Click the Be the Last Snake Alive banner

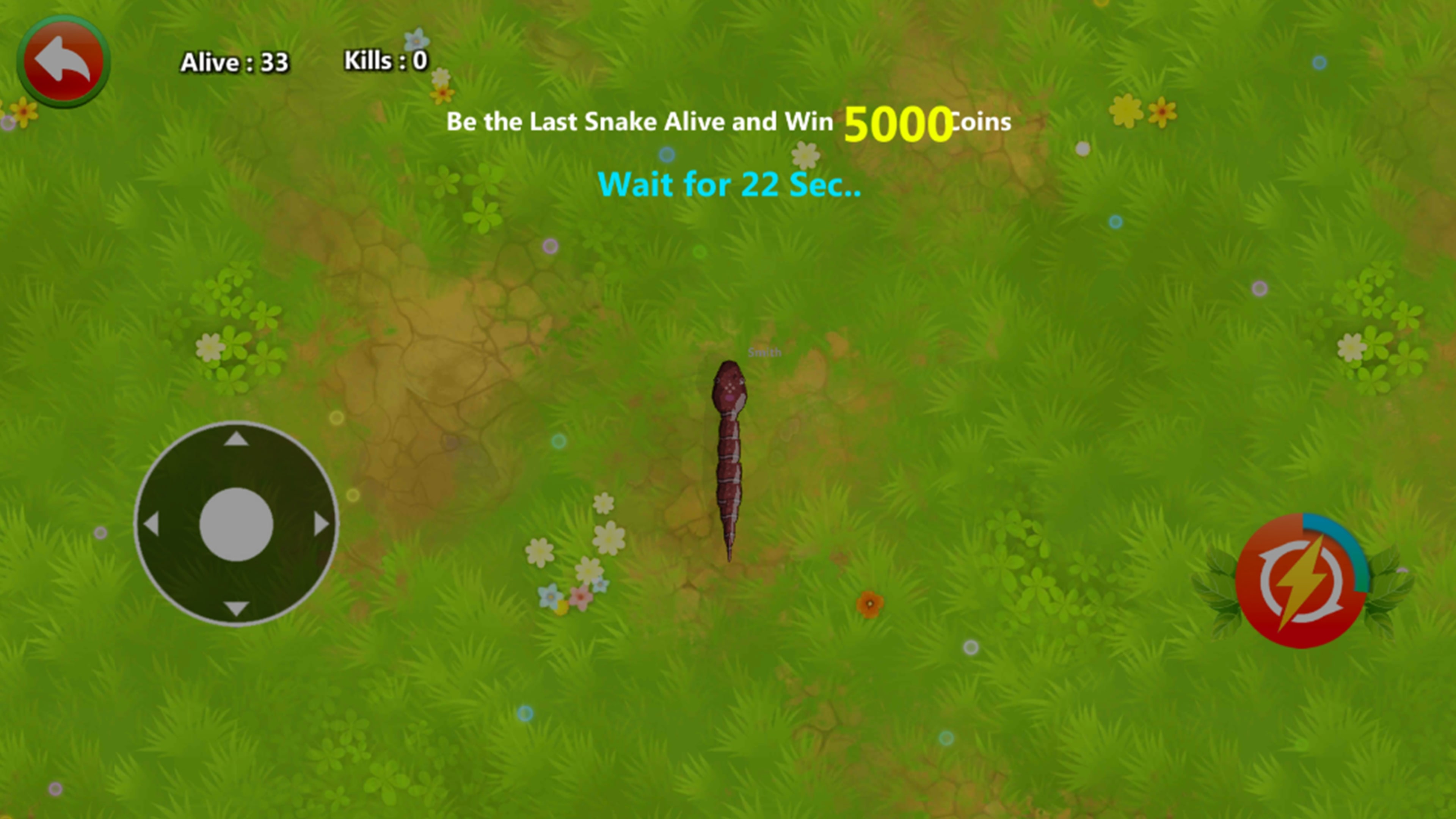[639, 121]
